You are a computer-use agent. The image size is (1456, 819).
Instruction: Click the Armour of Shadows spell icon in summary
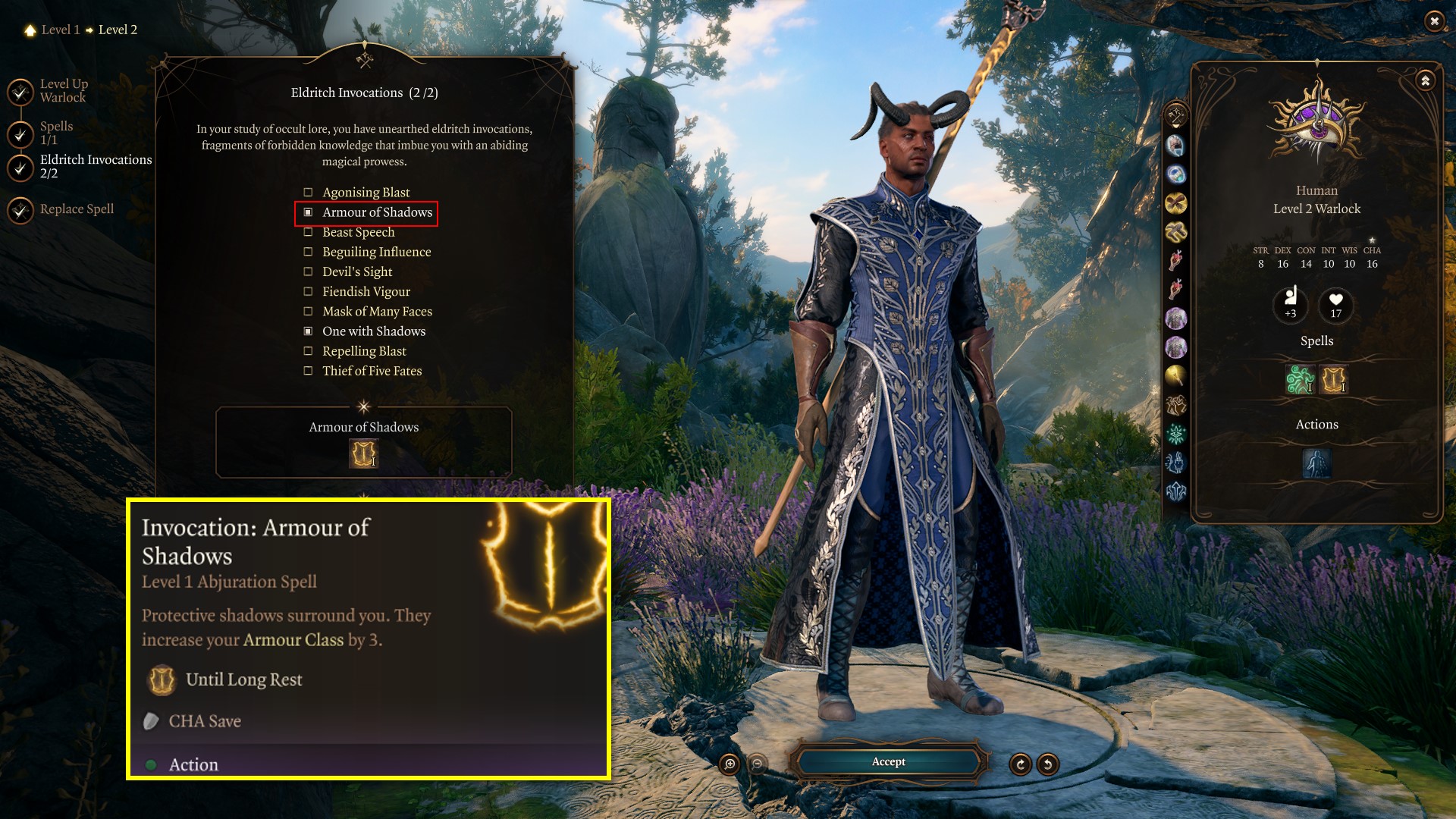1333,379
